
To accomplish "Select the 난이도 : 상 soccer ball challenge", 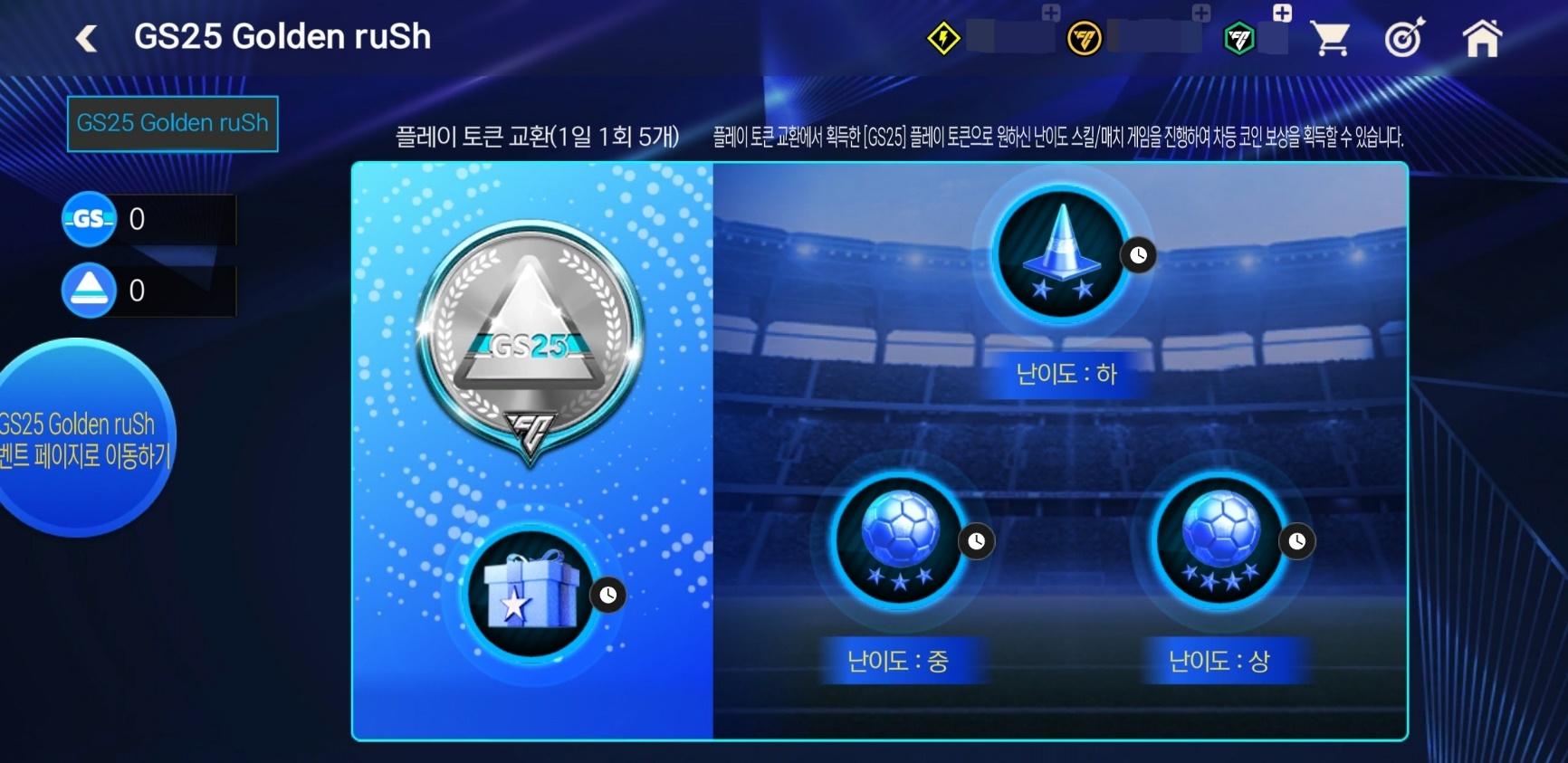I will (x=1224, y=540).
